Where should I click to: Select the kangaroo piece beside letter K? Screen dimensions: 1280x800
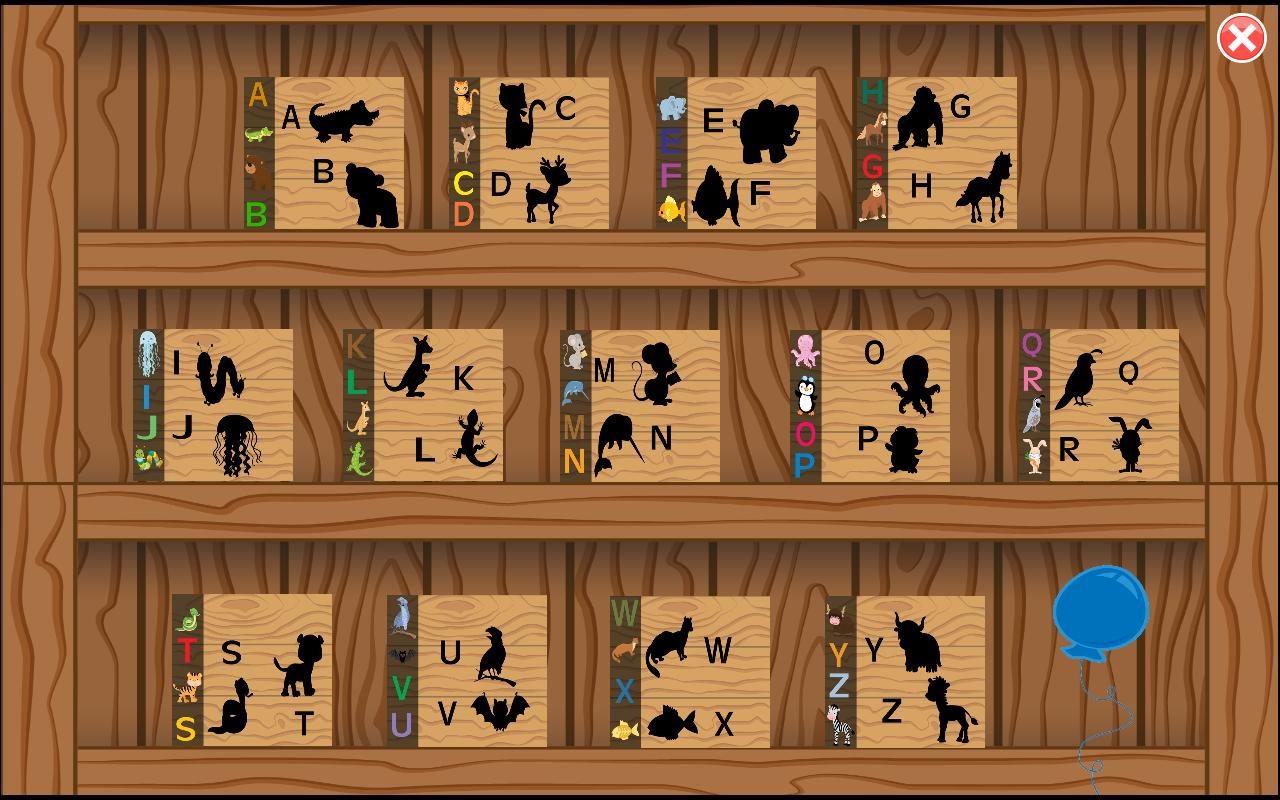[x=358, y=418]
